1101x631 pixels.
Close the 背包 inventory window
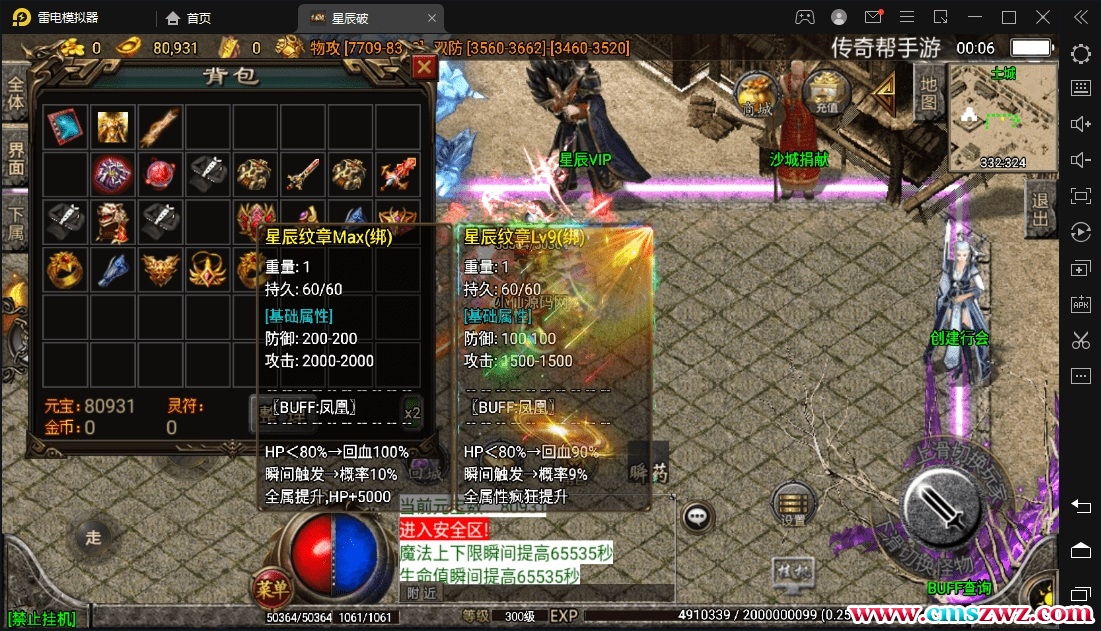(x=424, y=66)
